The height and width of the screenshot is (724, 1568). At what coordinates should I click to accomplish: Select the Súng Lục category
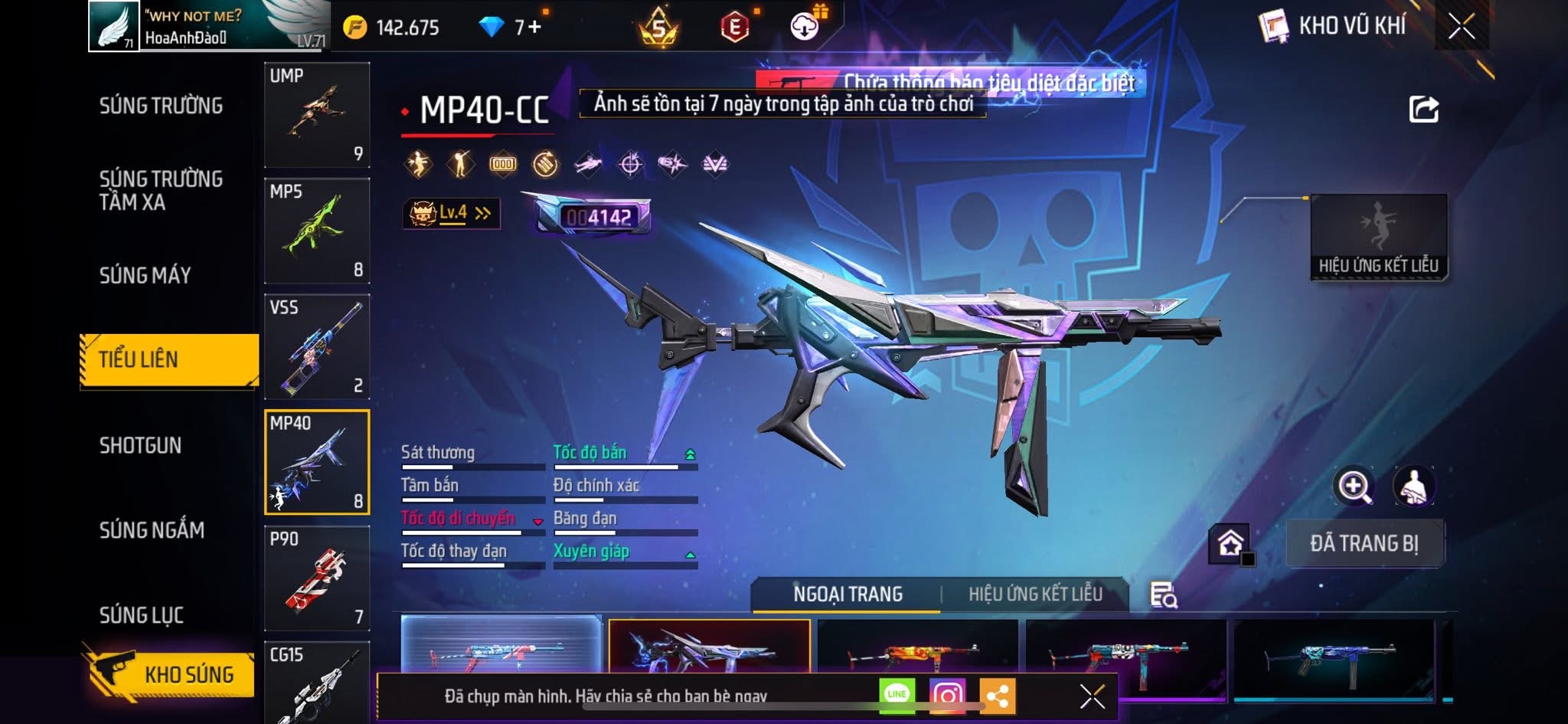pyautogui.click(x=141, y=614)
